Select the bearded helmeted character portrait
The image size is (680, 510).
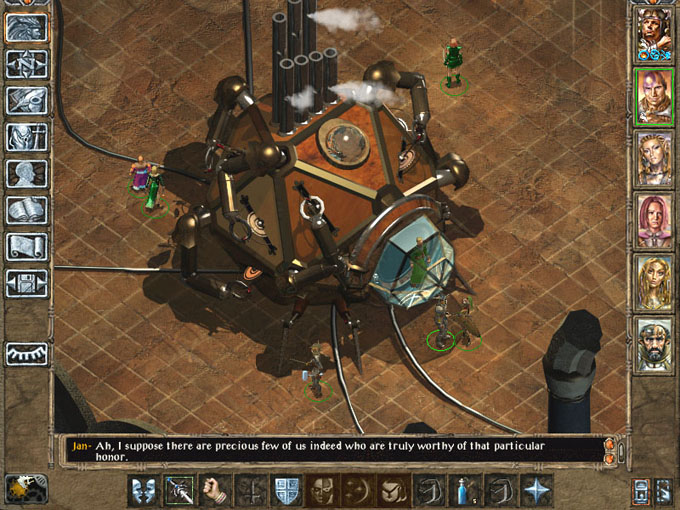click(654, 345)
